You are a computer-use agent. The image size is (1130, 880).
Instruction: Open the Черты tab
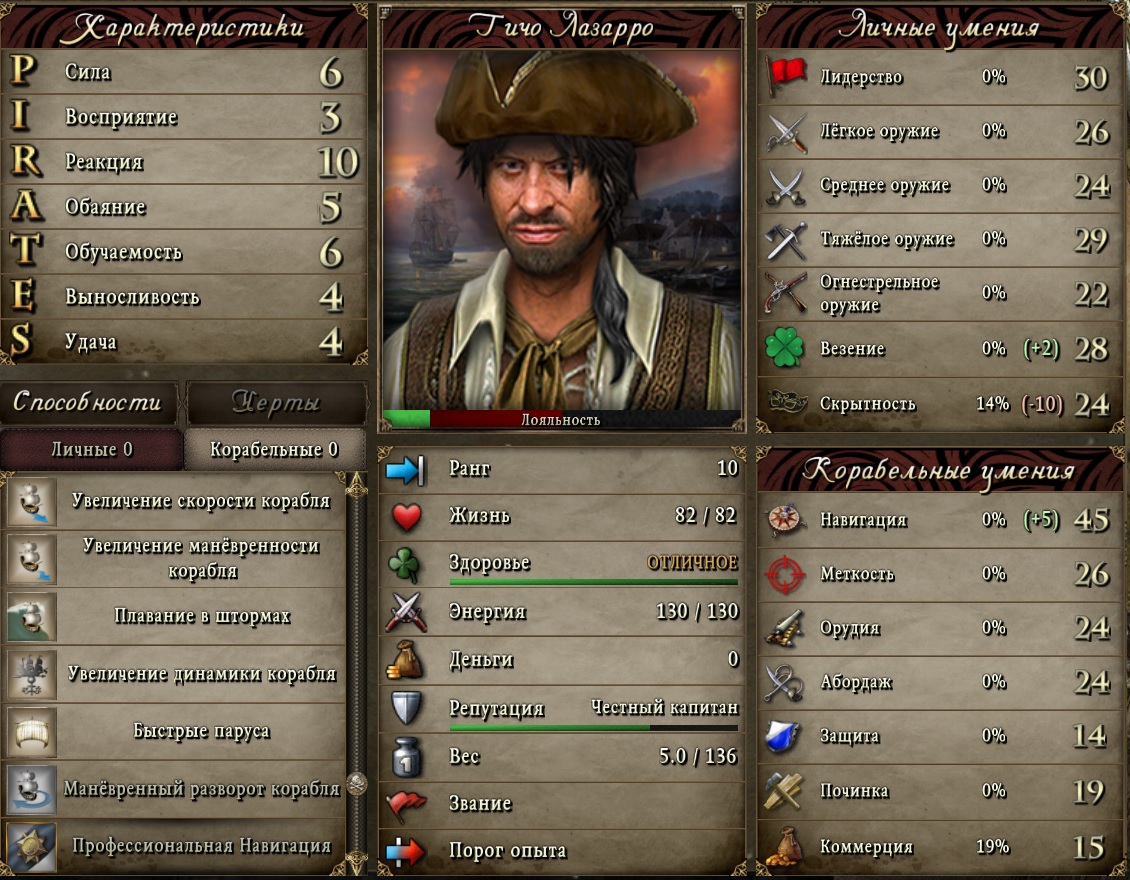click(x=276, y=402)
